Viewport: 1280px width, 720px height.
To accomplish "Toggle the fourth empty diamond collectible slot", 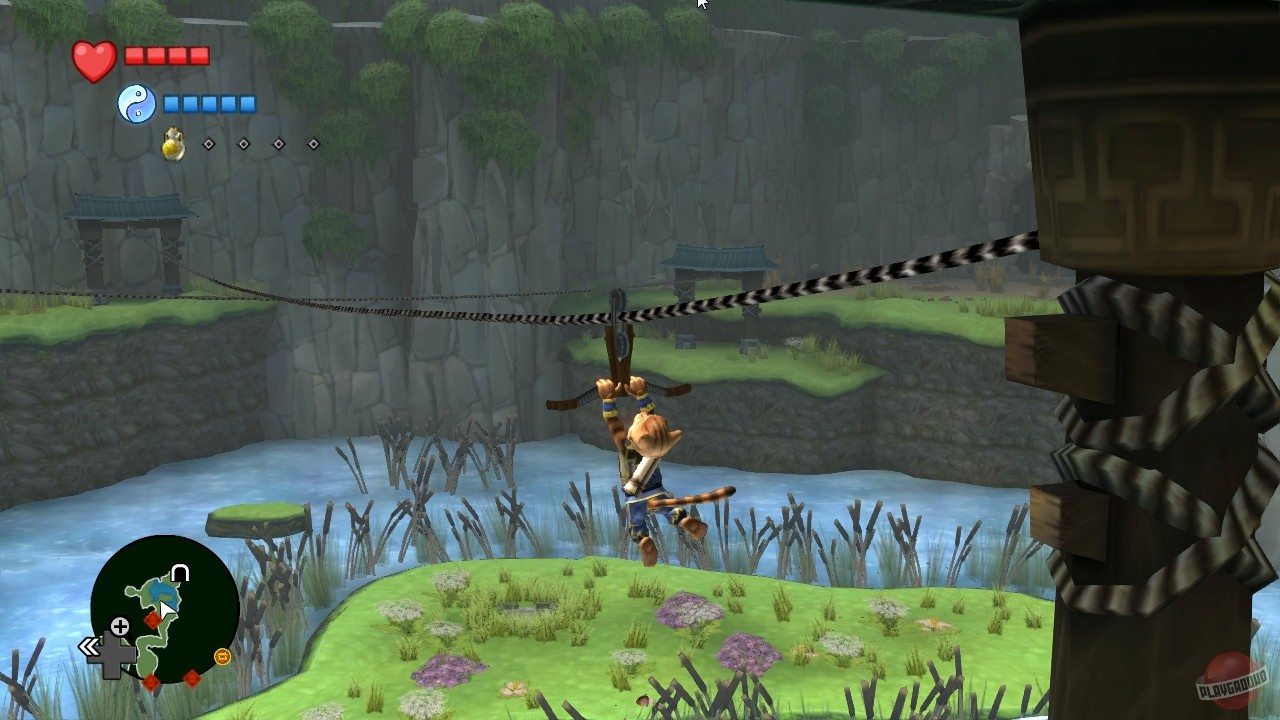I will (x=314, y=144).
